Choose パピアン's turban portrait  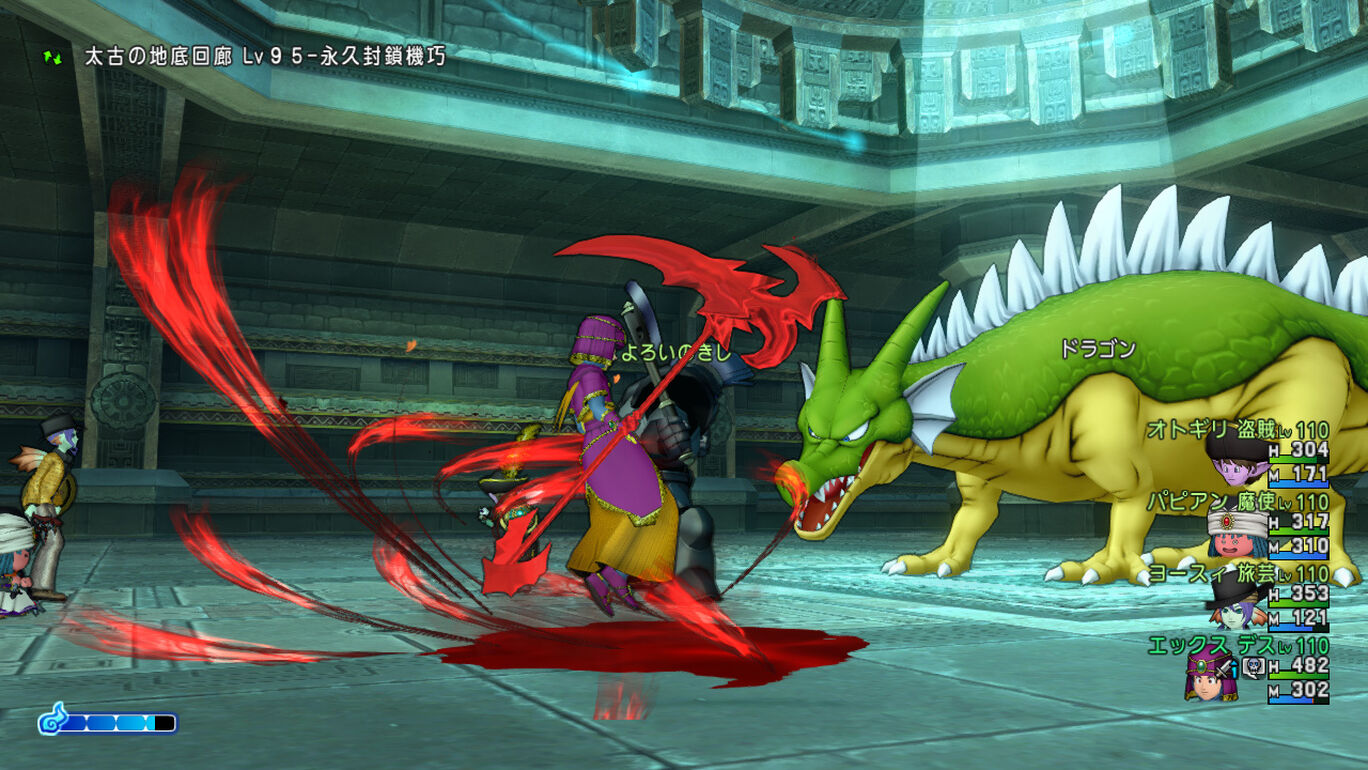tap(1235, 533)
